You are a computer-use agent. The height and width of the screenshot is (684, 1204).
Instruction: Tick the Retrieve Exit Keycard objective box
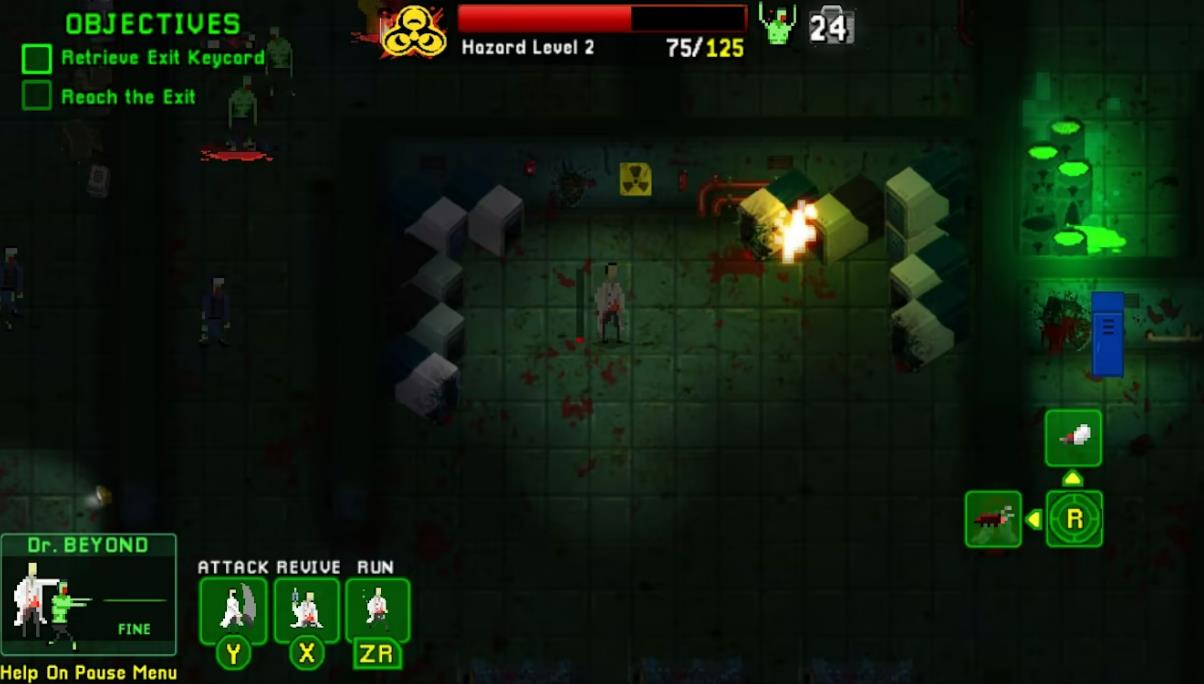[x=37, y=59]
